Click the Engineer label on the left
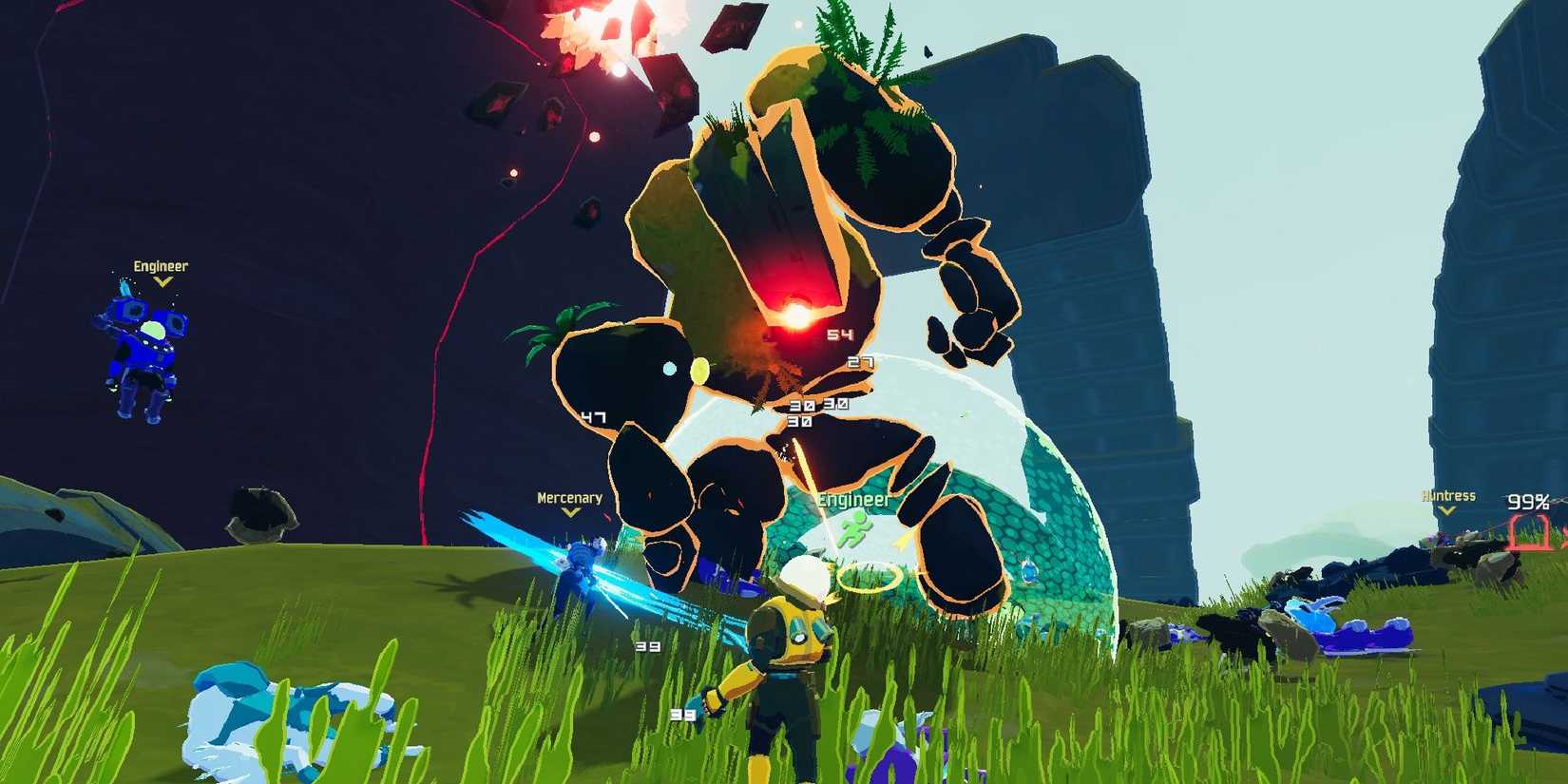The image size is (1568, 784). 162,267
